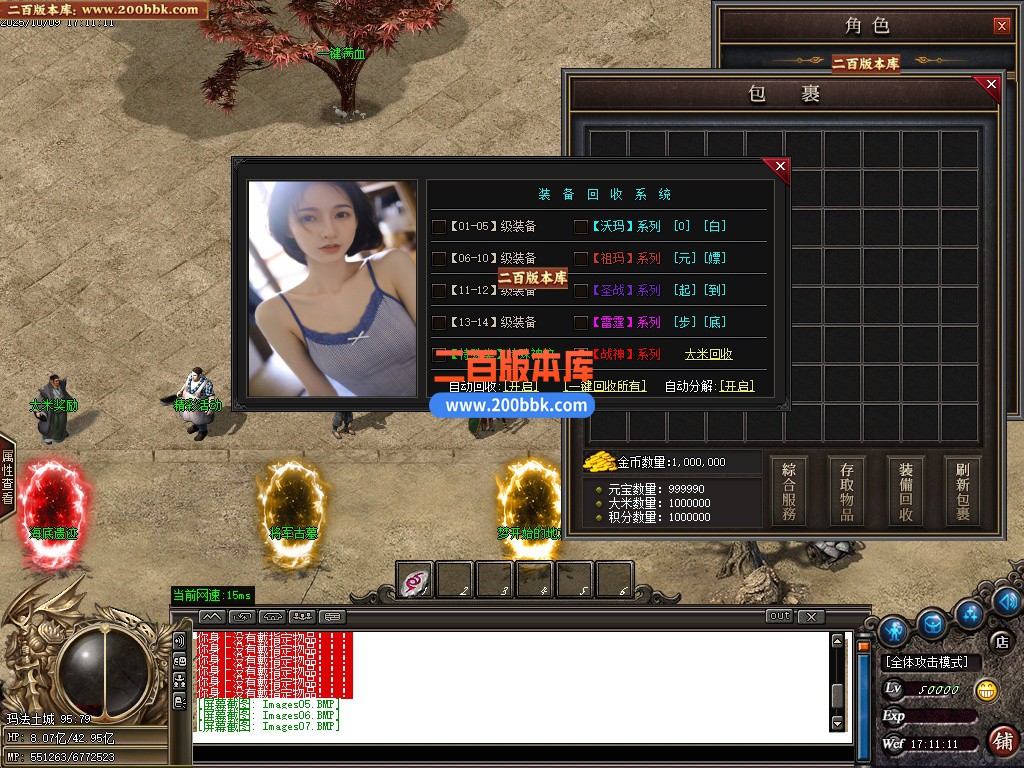The width and height of the screenshot is (1024, 768).
Task: Choose 一键回收所有 to recycle everything
Action: pyautogui.click(x=606, y=386)
